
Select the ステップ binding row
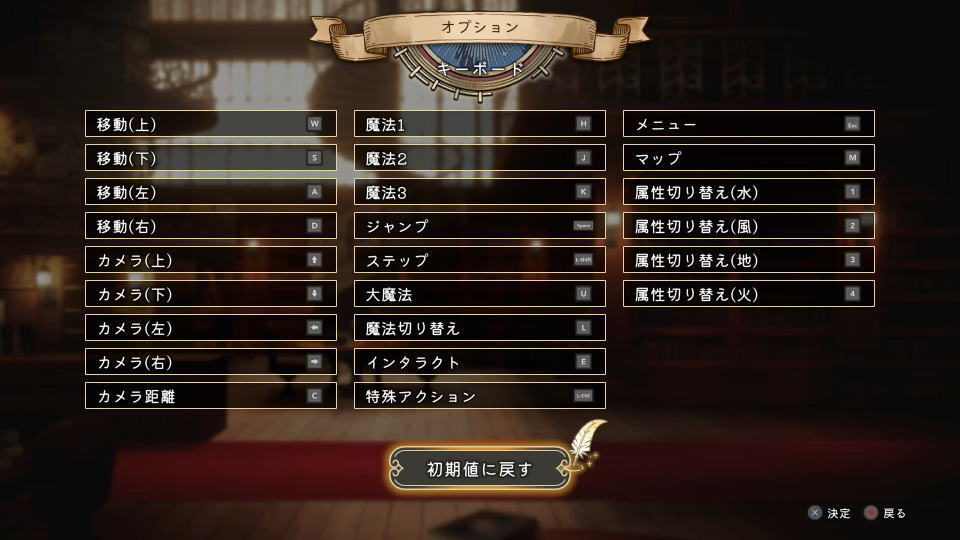[x=479, y=260]
